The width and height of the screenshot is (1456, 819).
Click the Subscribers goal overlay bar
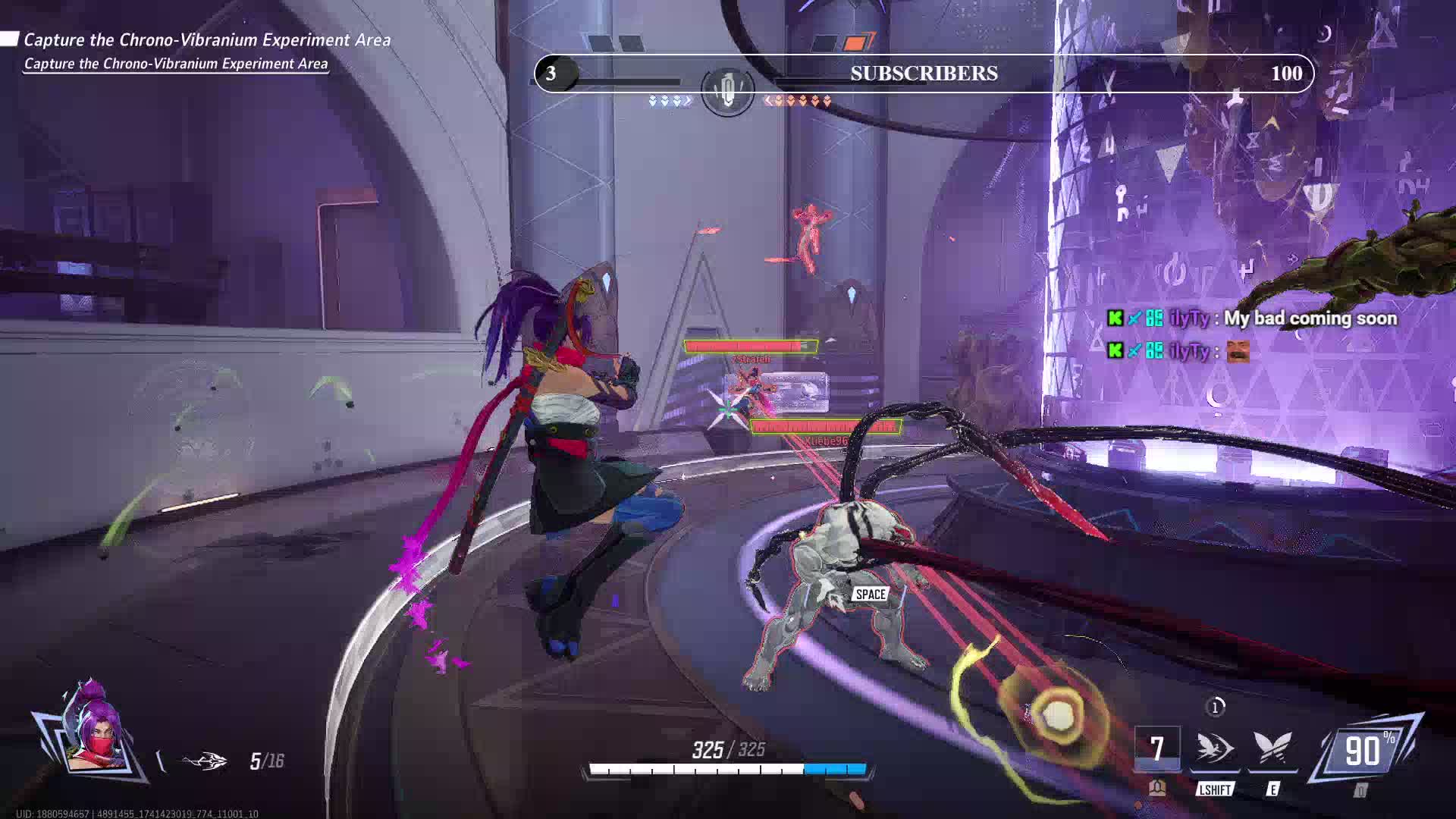tap(924, 74)
